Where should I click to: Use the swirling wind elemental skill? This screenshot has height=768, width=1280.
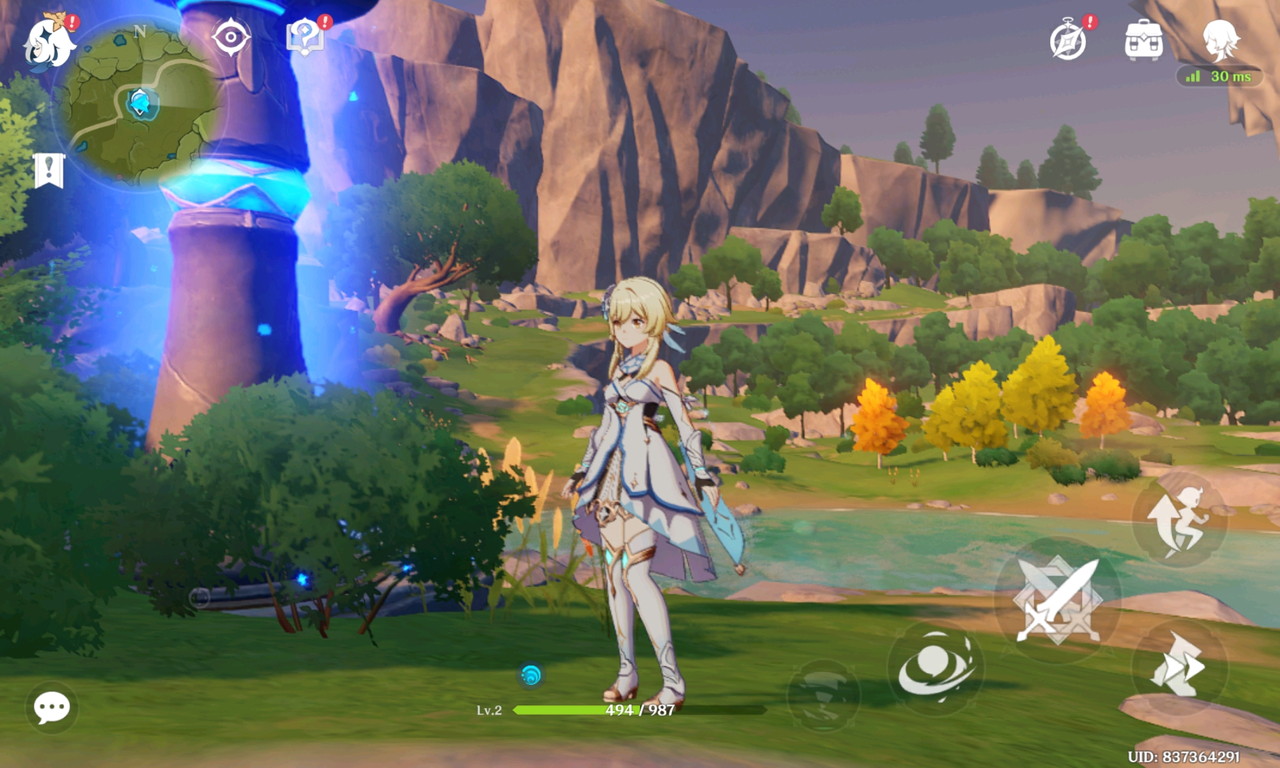935,668
